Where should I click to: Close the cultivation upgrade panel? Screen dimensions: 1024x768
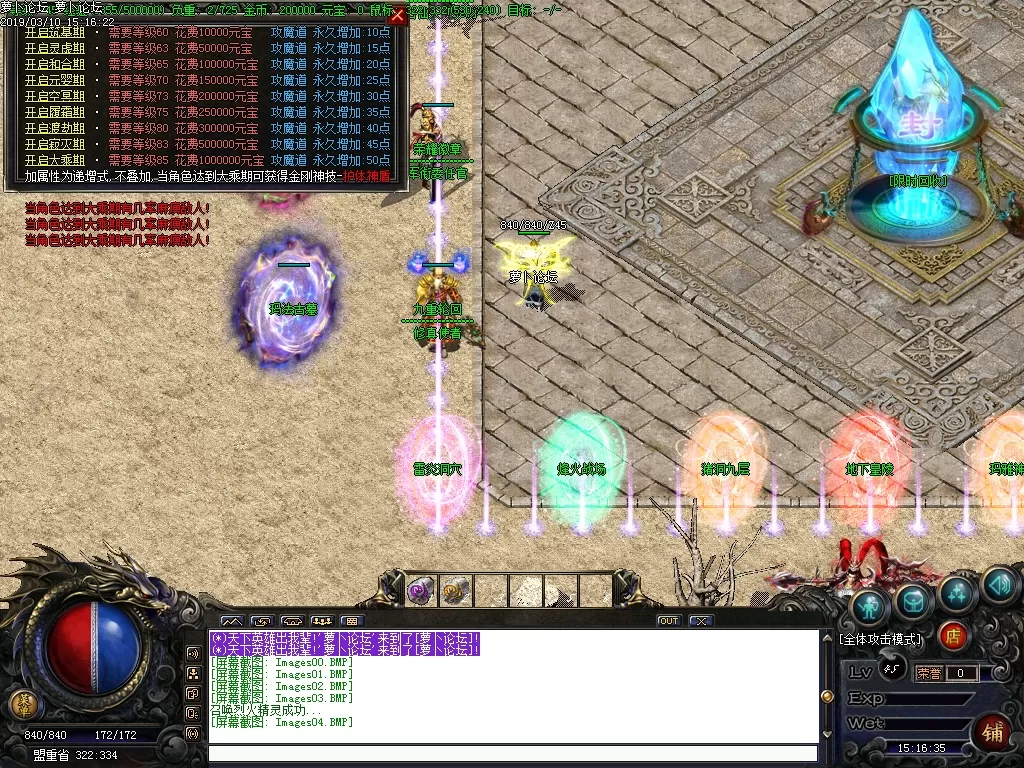(397, 15)
